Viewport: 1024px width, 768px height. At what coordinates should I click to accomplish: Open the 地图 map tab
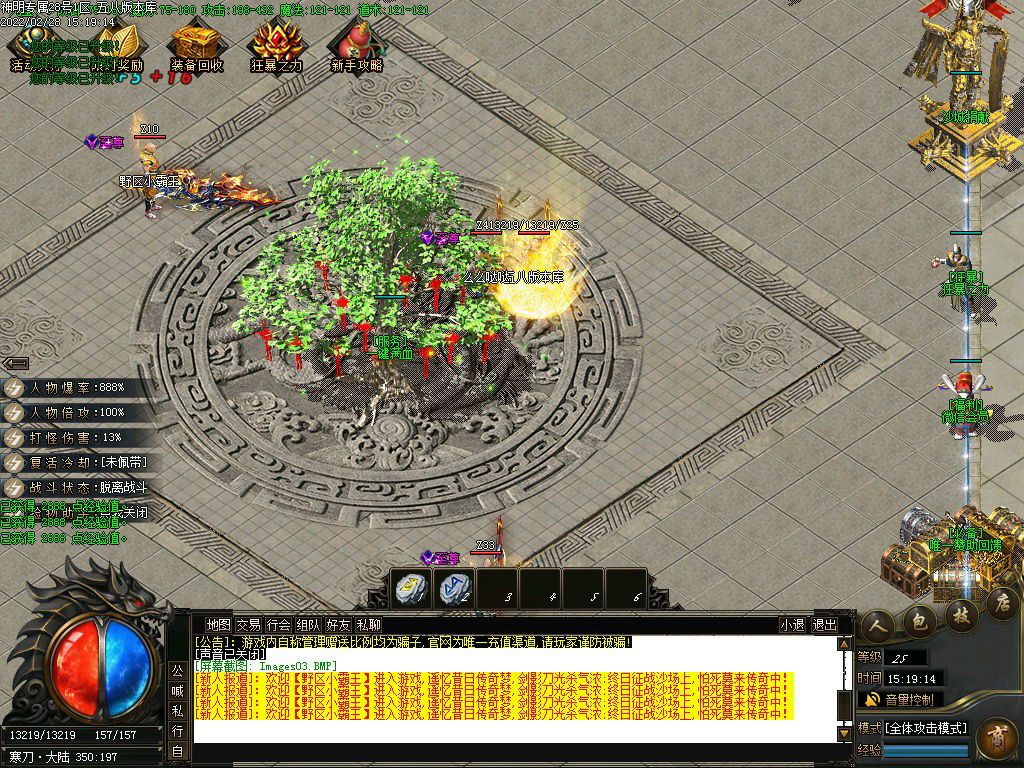click(218, 625)
